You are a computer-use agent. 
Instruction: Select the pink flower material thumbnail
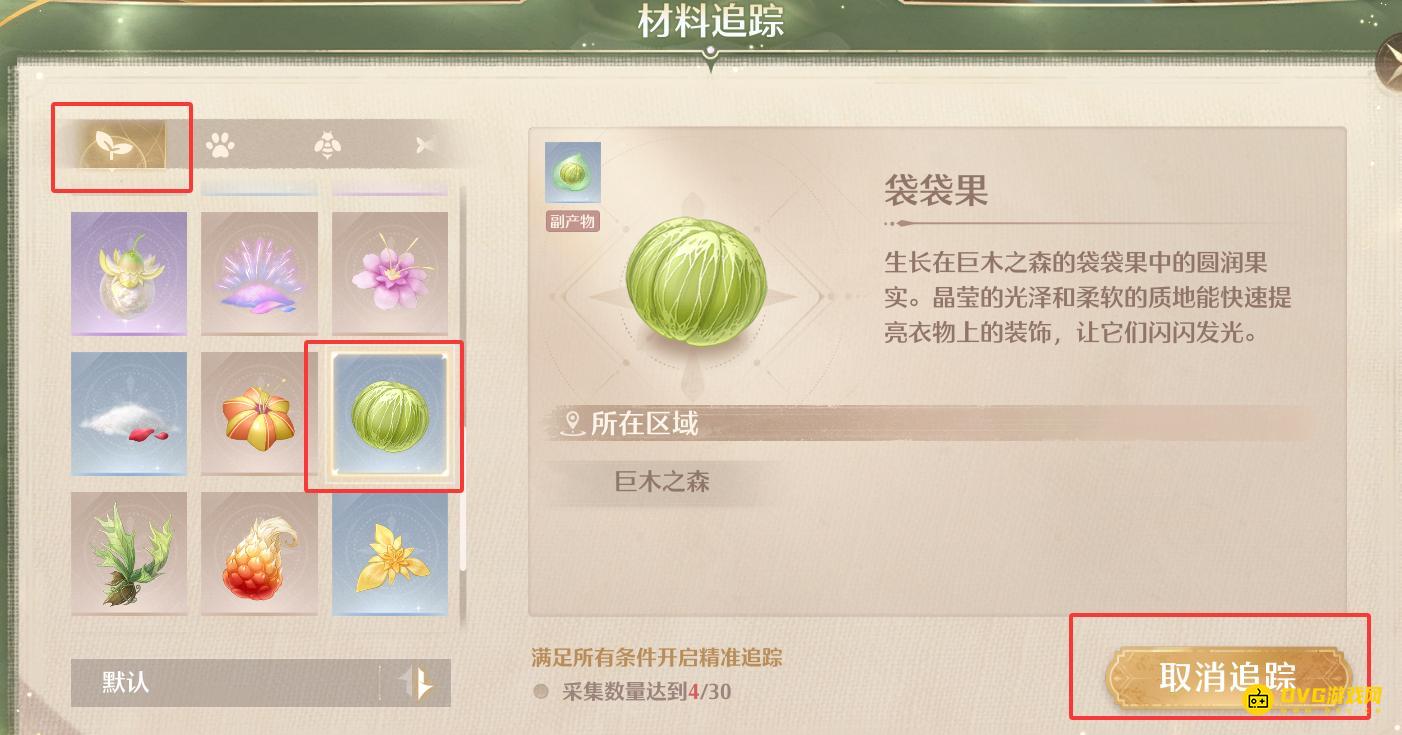pos(390,272)
